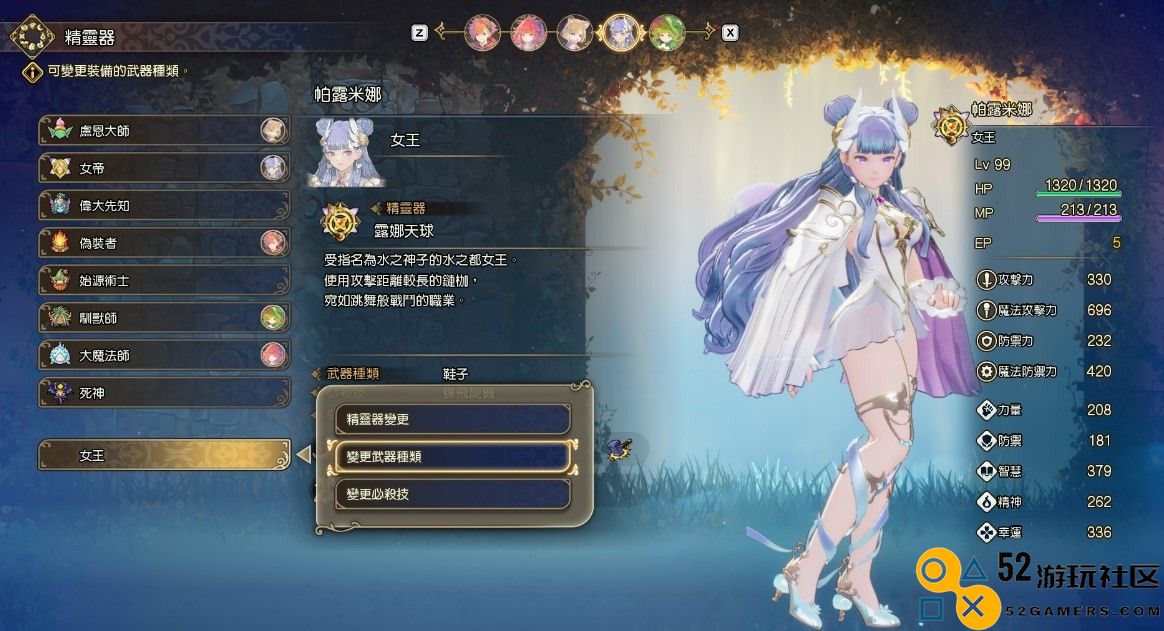Choose the 偽裝者 class entry
The image size is (1164, 631).
(164, 243)
